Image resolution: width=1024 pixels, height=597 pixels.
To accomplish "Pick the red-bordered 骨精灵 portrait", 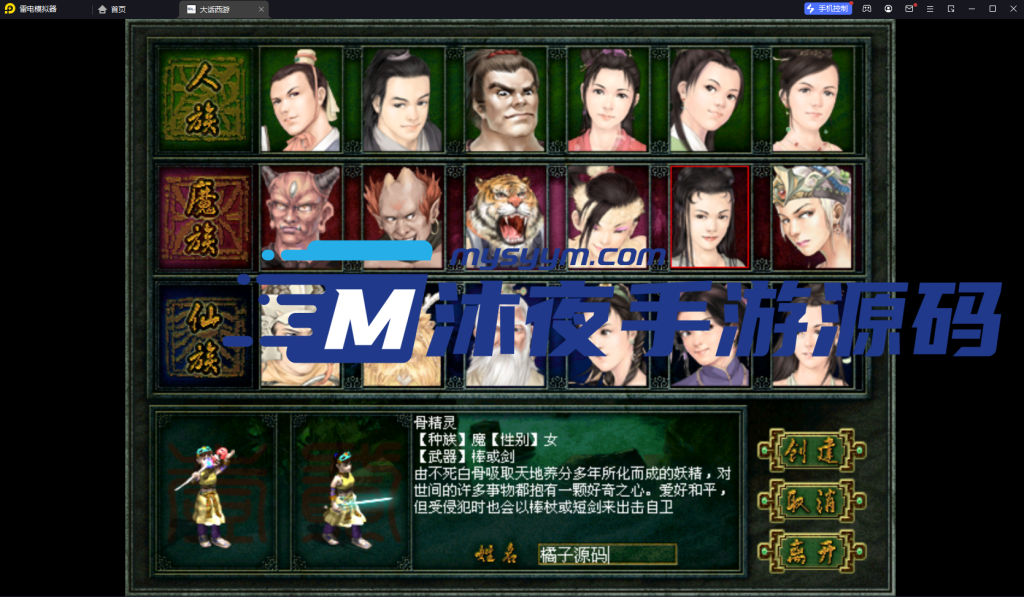I will tap(709, 216).
